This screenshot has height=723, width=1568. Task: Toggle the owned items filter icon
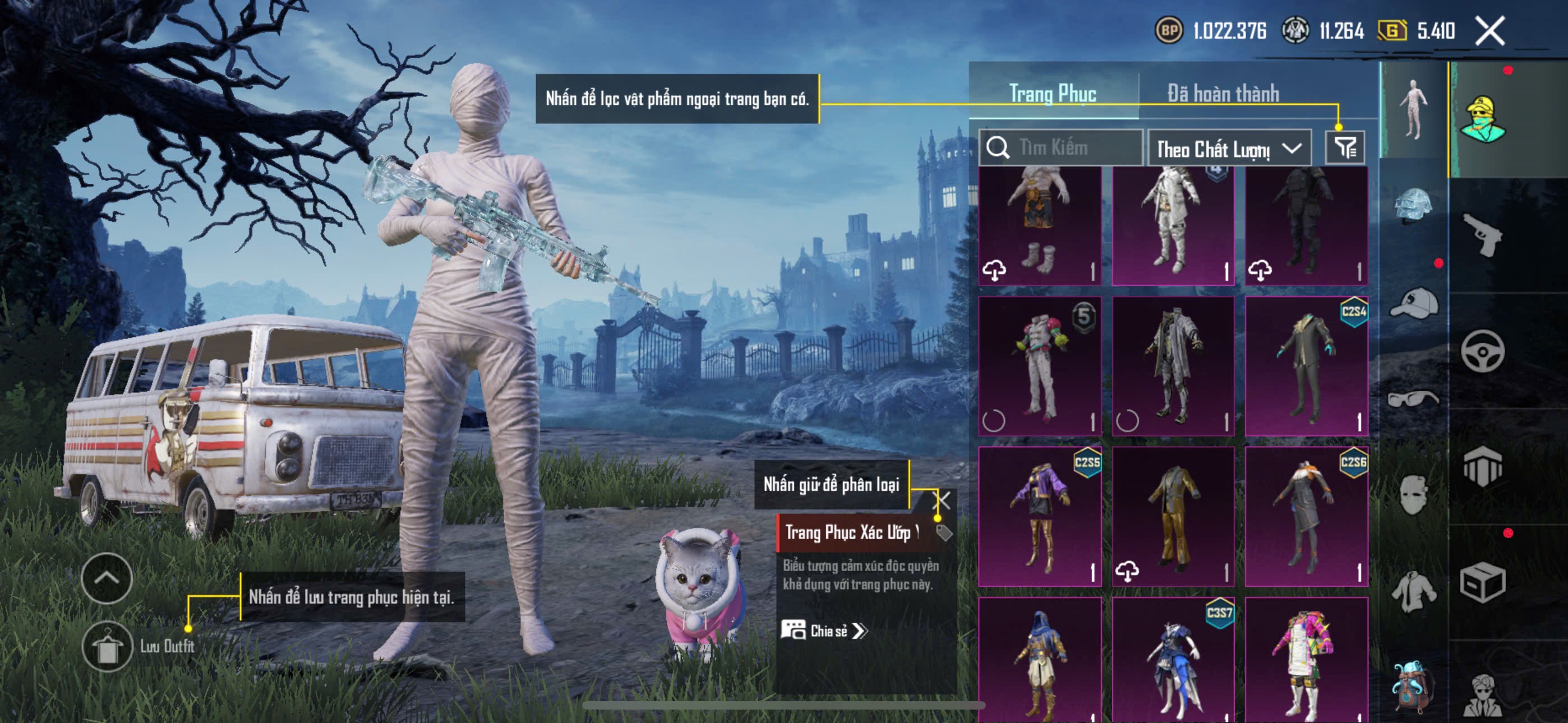1345,148
